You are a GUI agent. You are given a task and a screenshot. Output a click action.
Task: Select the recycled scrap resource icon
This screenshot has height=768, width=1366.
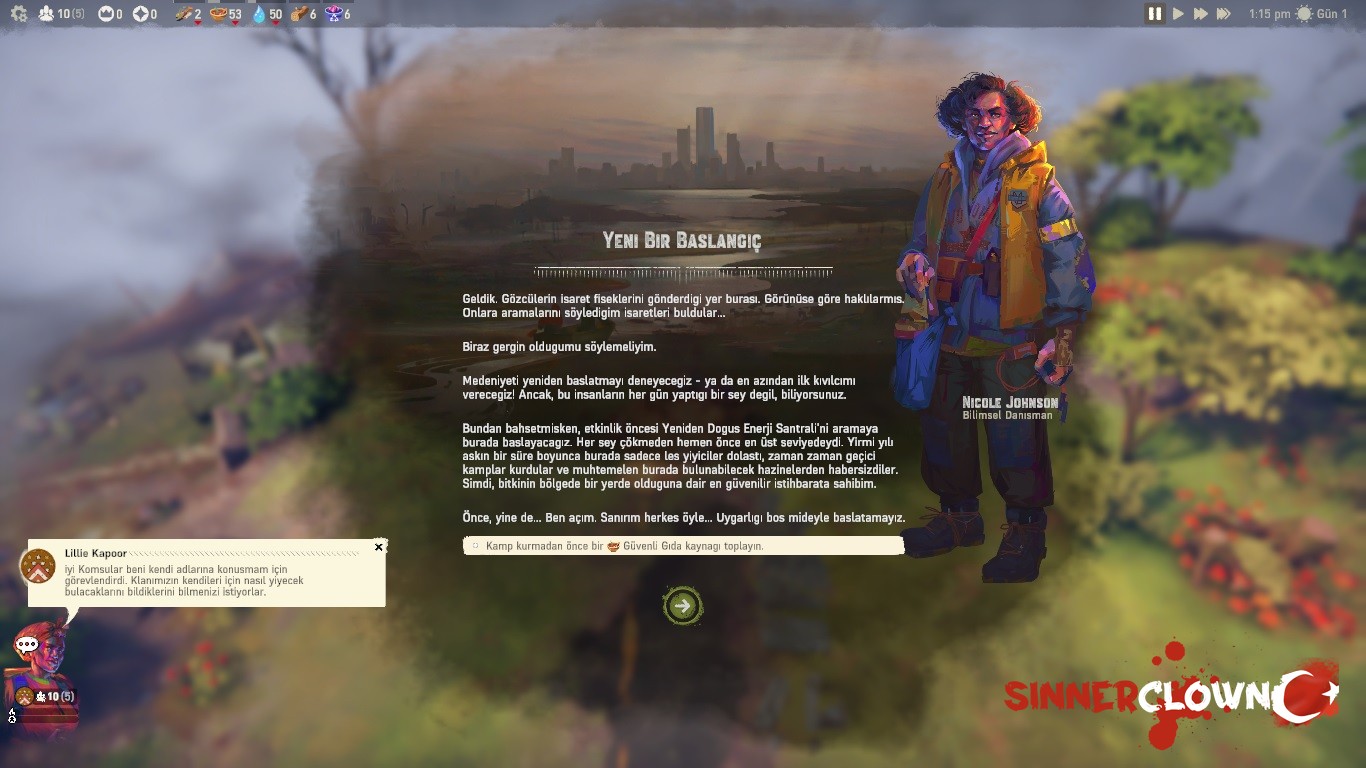[x=334, y=14]
